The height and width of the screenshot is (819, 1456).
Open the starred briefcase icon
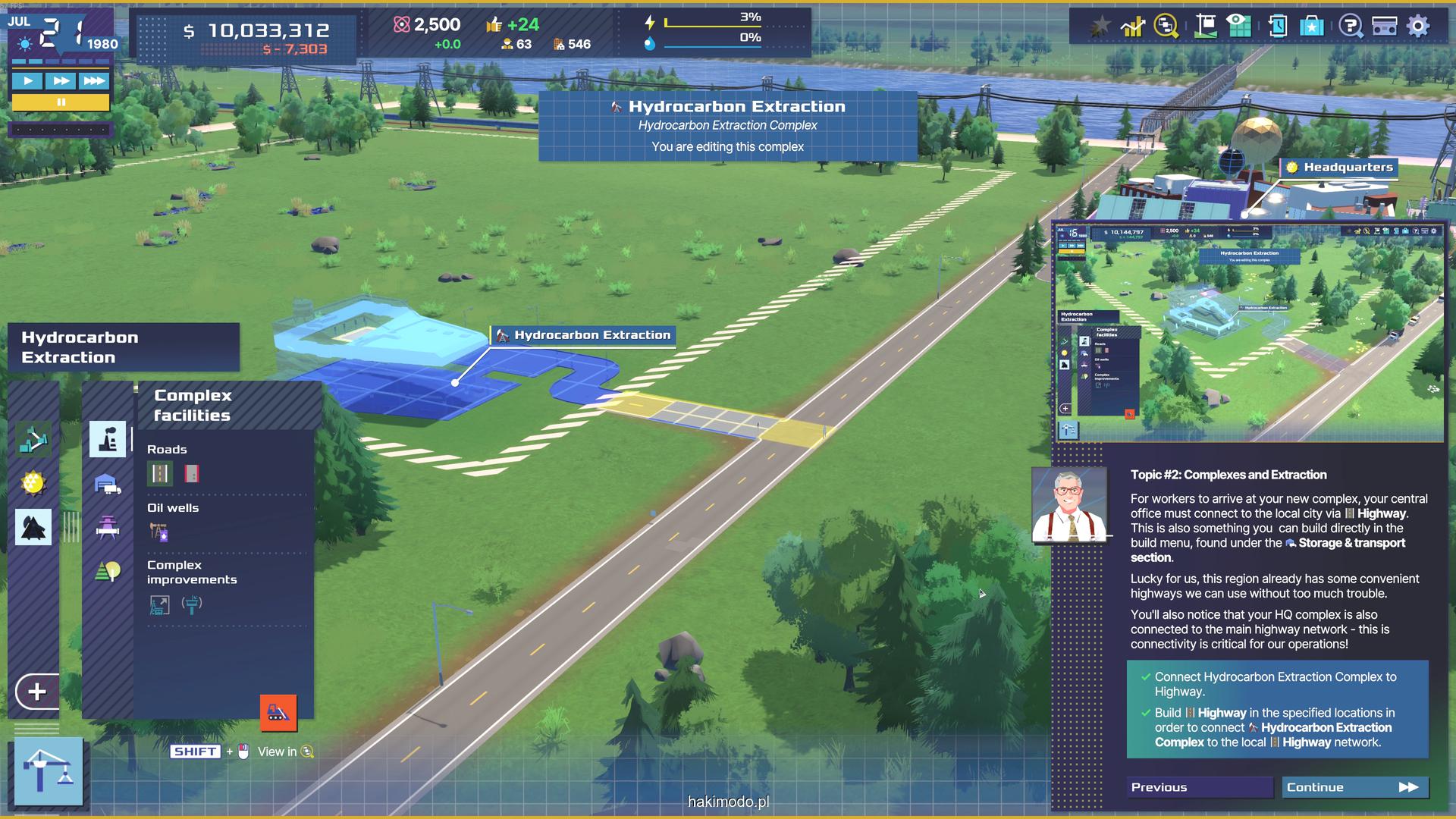(1312, 26)
